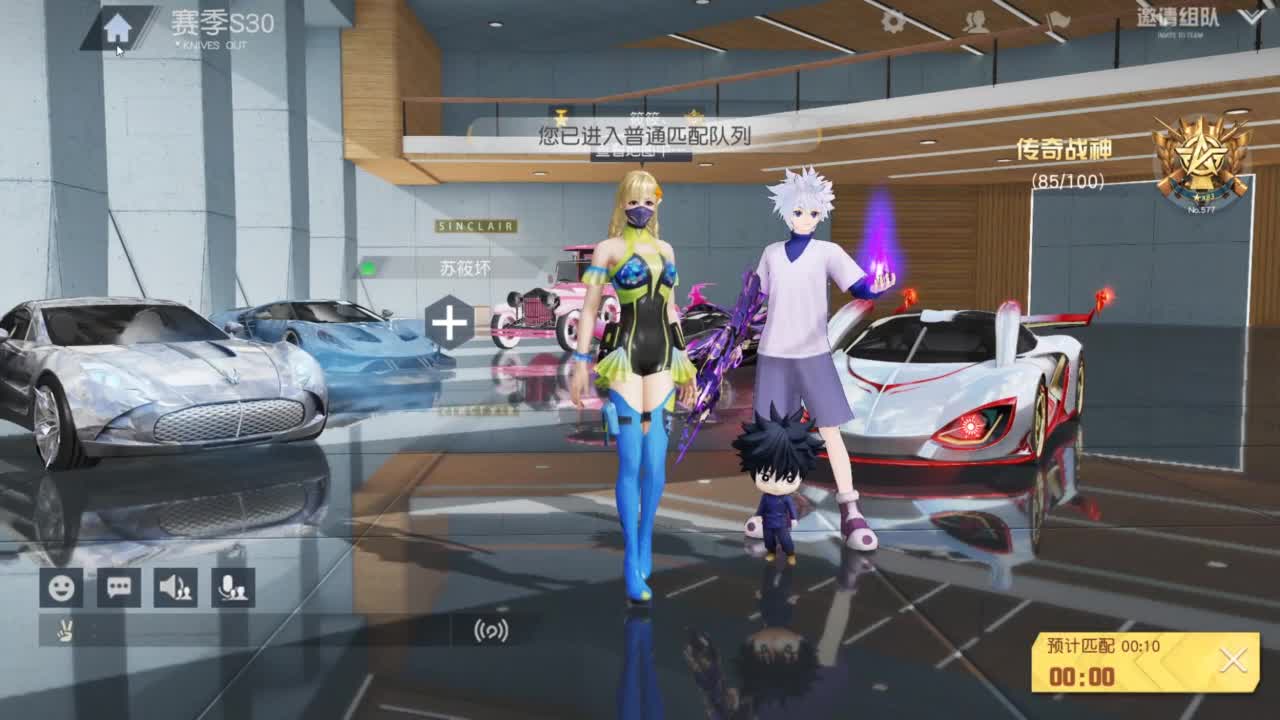Click the plus button to add a teammate
The image size is (1280, 720).
(x=448, y=322)
